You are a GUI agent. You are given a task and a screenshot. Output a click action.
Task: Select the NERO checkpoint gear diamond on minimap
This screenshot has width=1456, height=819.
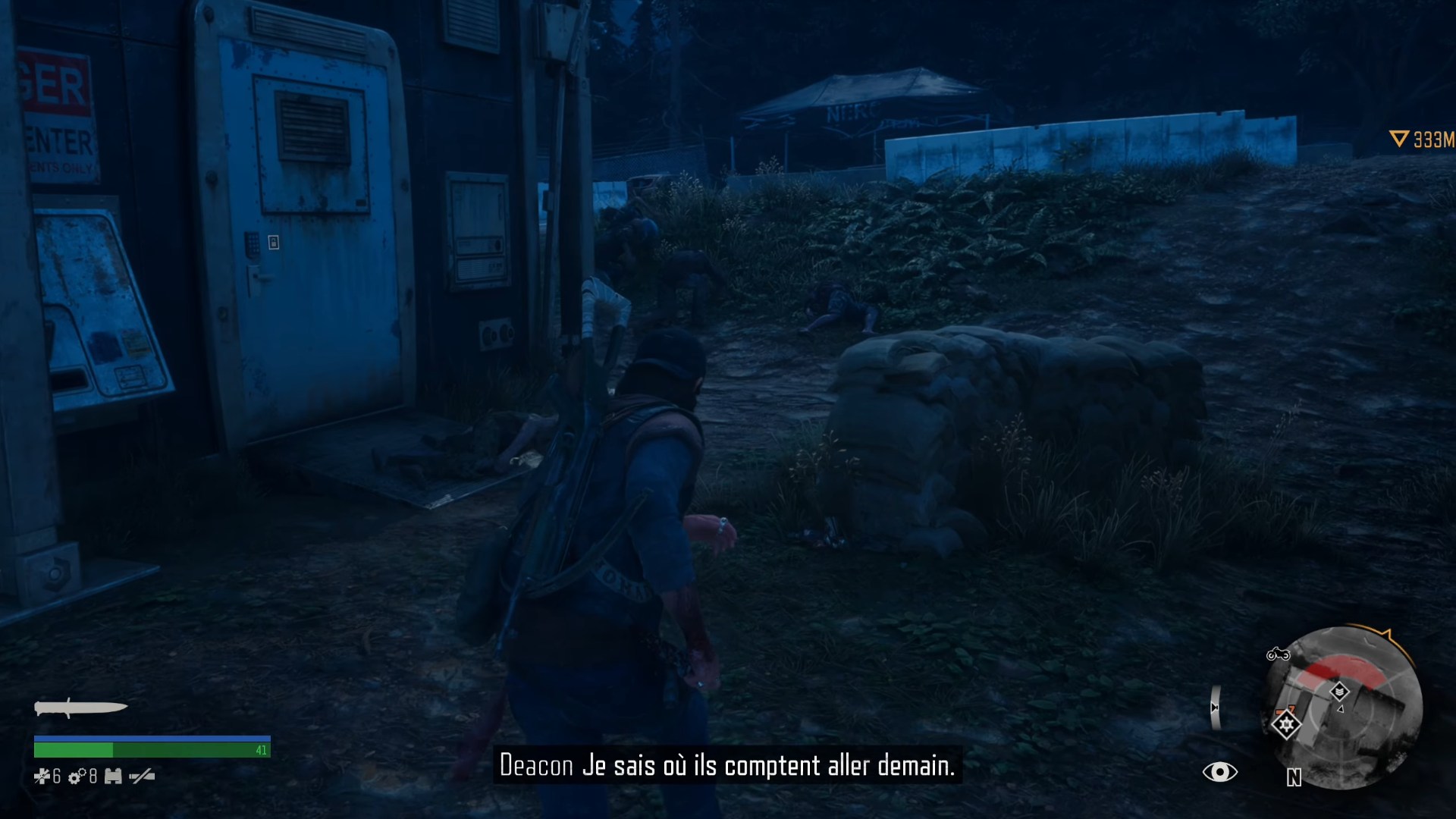(1287, 726)
